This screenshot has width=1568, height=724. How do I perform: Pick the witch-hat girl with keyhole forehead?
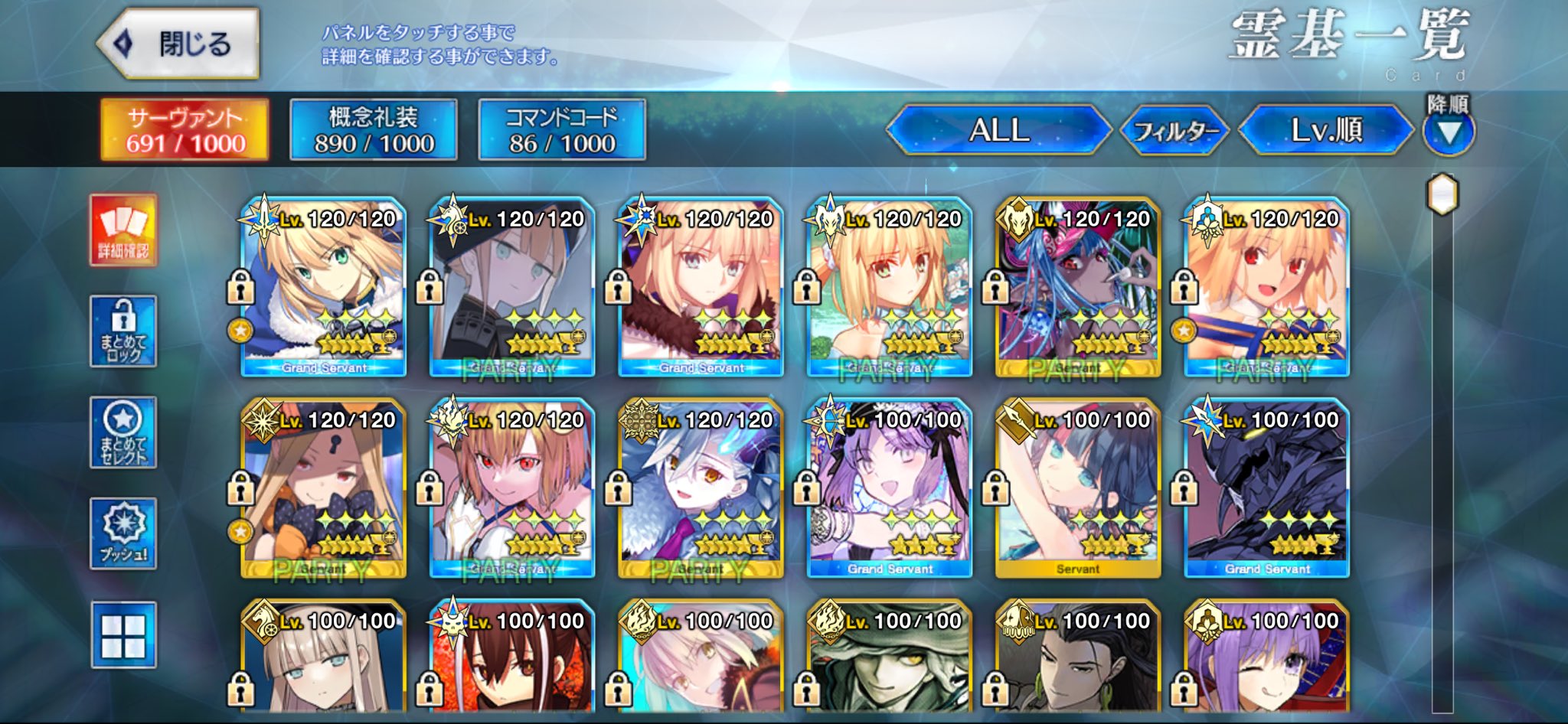[x=323, y=488]
